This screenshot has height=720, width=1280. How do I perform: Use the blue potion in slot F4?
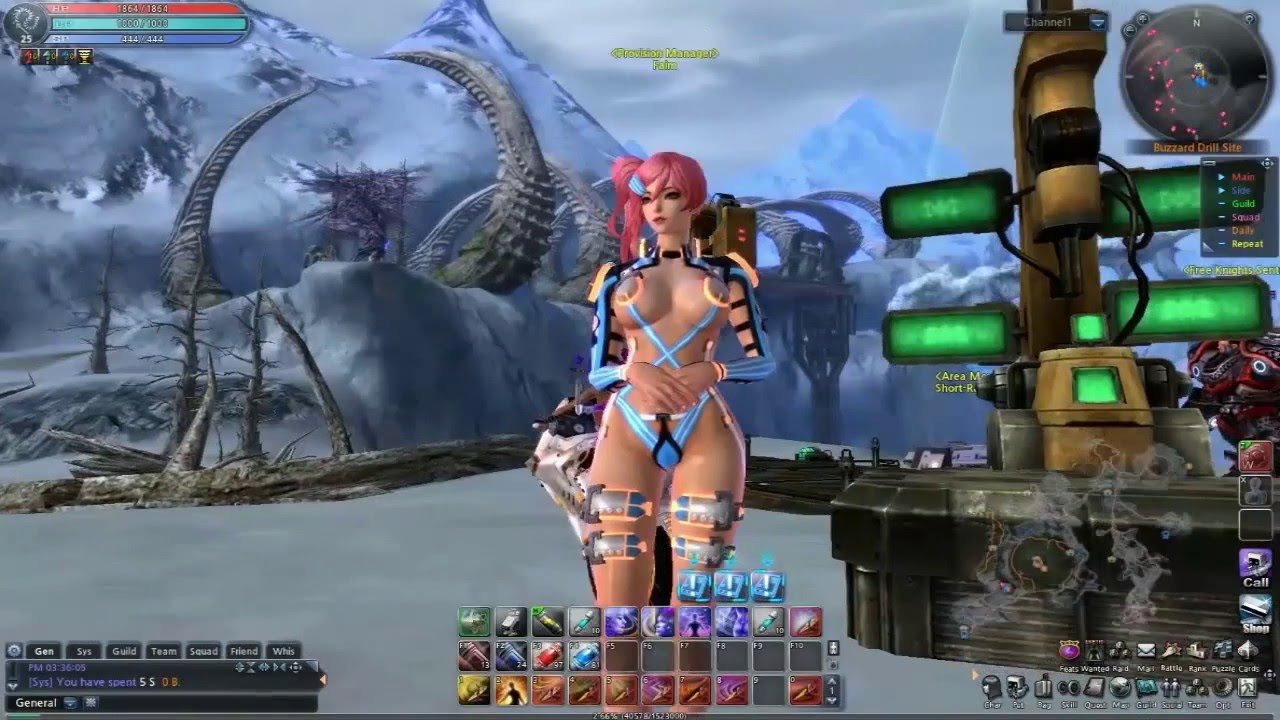[583, 656]
